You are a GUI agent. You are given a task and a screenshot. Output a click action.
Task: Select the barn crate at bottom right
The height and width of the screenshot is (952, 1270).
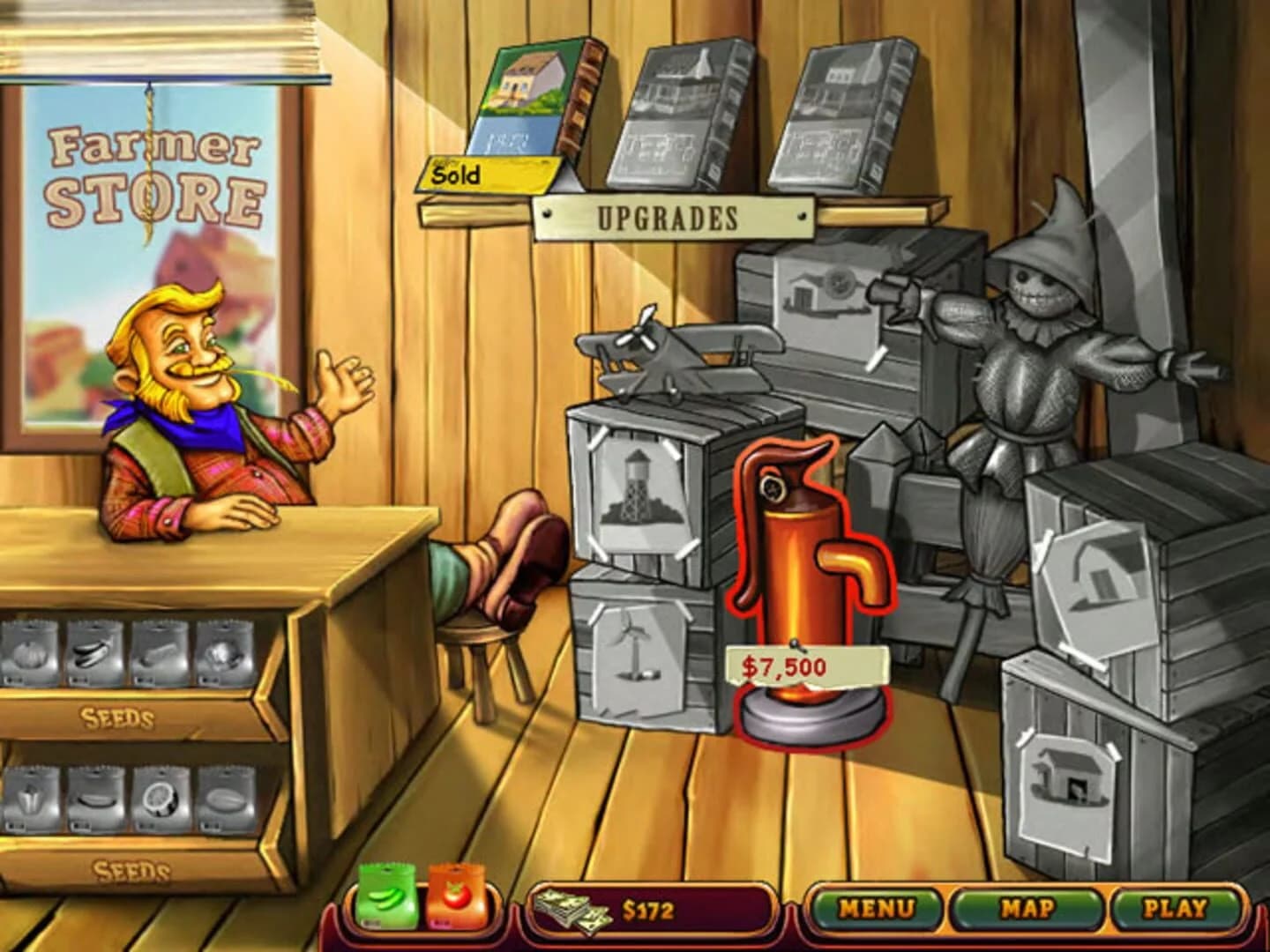pos(1067,776)
